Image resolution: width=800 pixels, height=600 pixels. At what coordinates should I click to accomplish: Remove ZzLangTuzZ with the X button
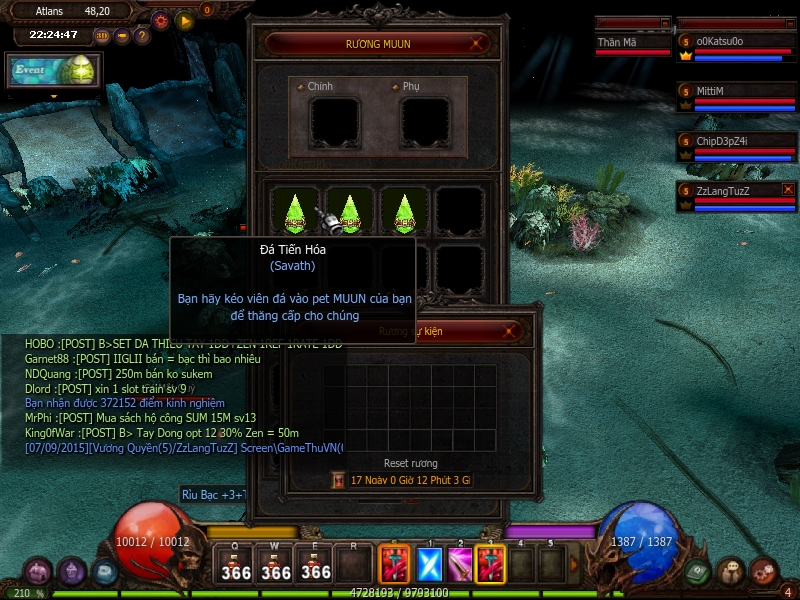click(788, 189)
